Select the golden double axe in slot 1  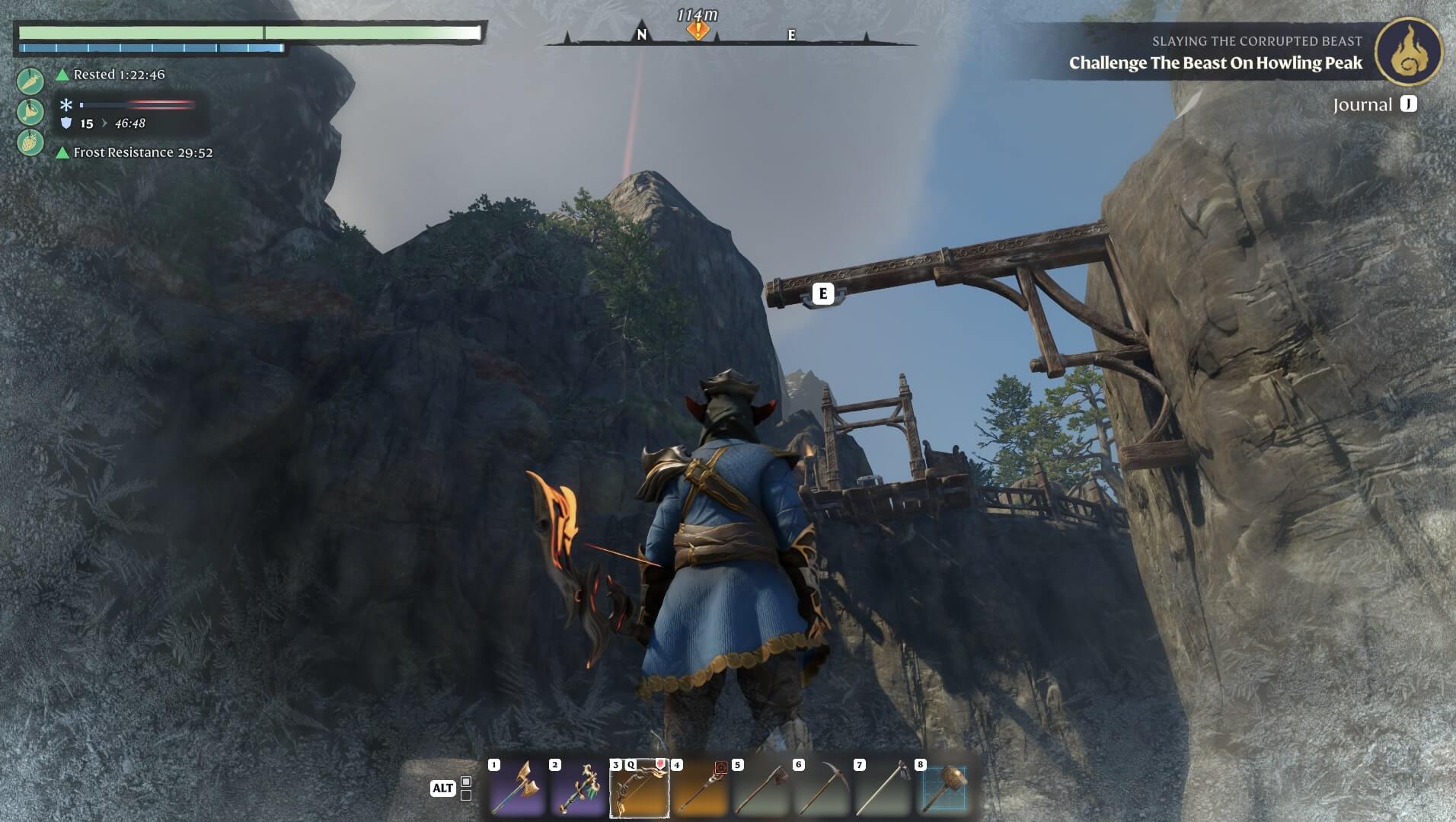(x=517, y=788)
